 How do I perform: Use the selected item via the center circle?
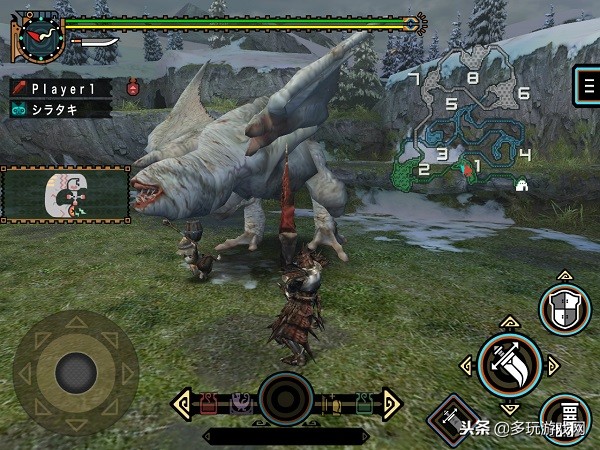287,399
